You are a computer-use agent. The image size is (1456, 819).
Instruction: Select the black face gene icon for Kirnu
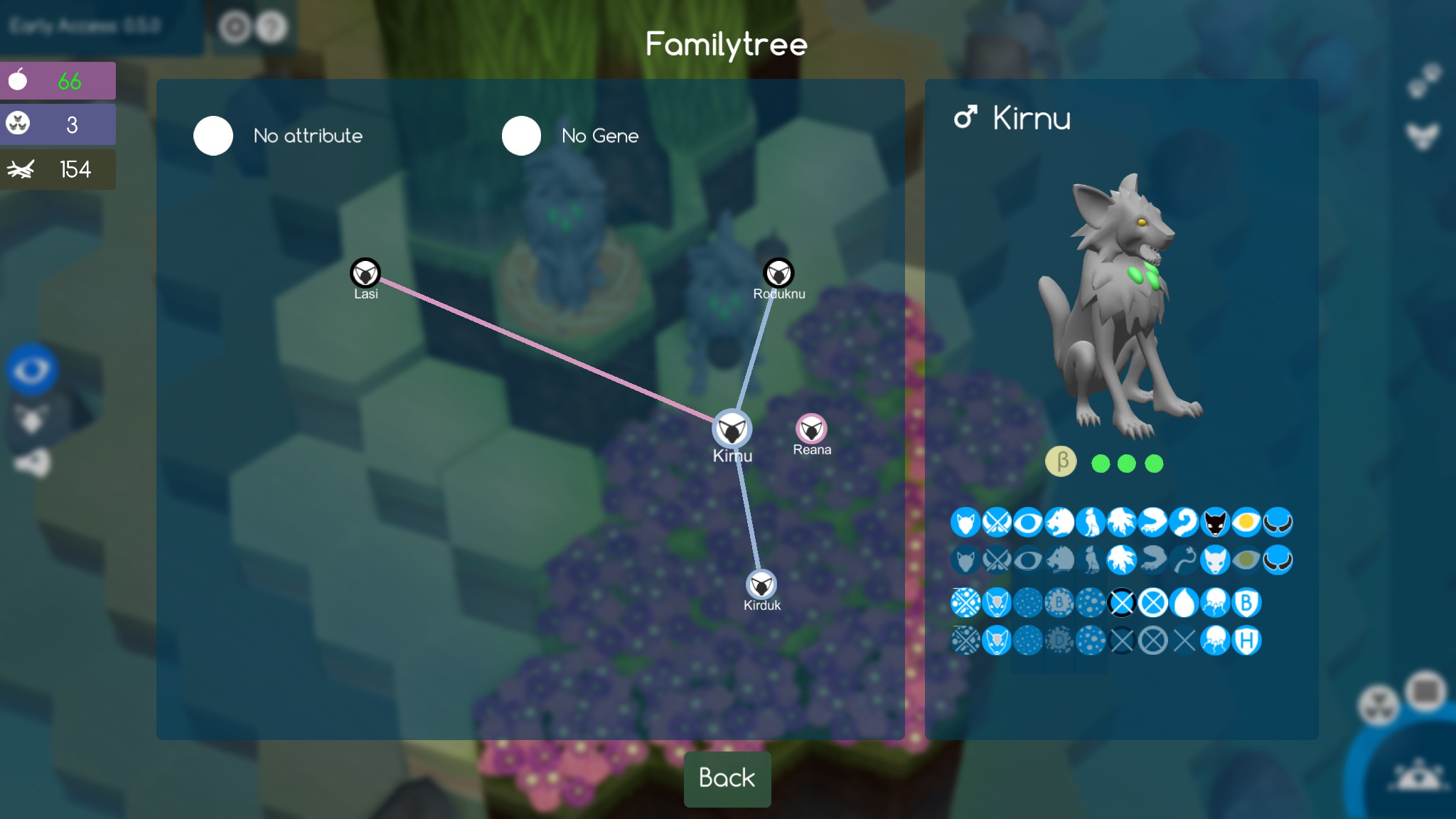click(1215, 523)
